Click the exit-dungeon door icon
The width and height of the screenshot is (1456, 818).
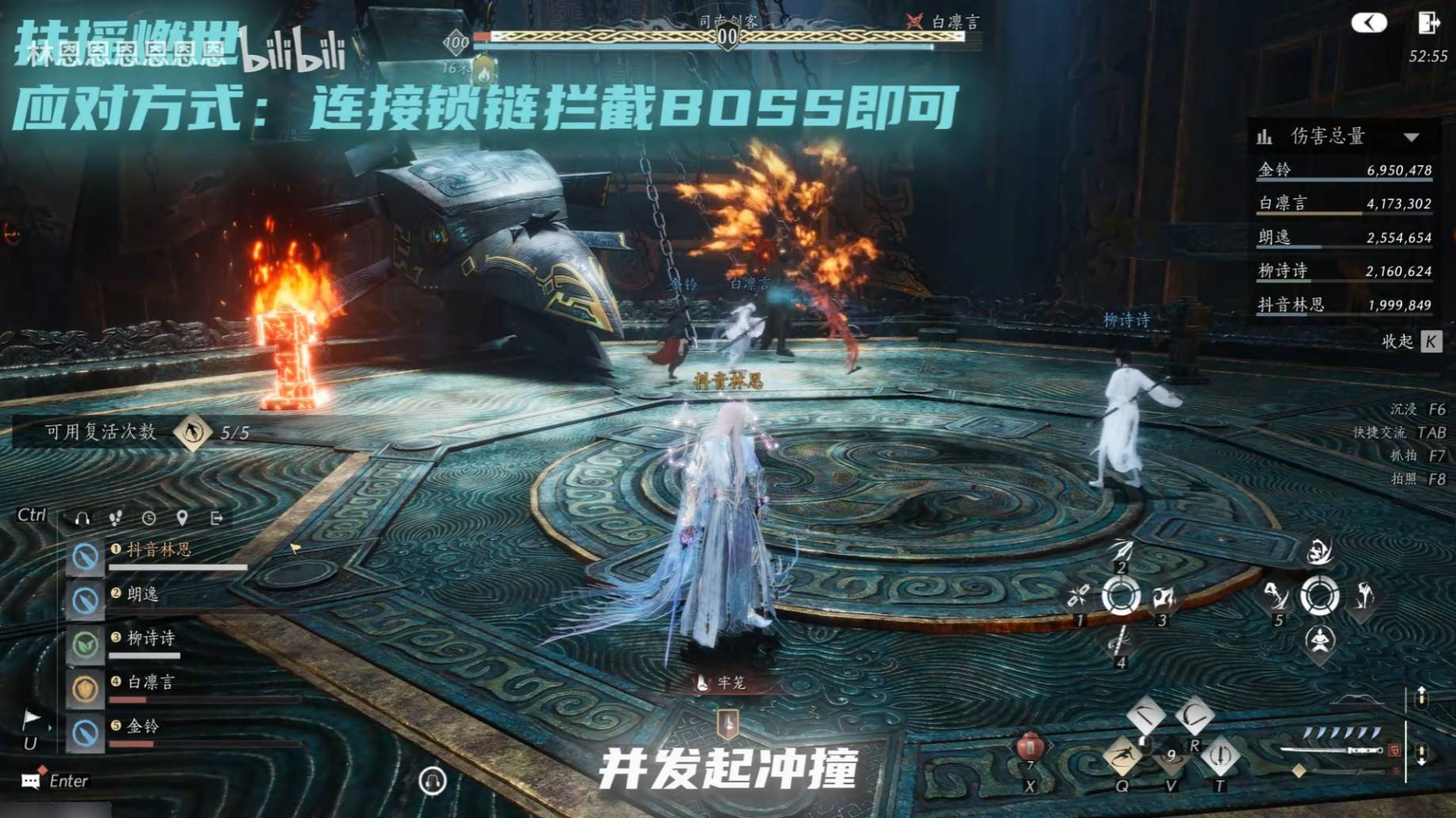point(1427,22)
